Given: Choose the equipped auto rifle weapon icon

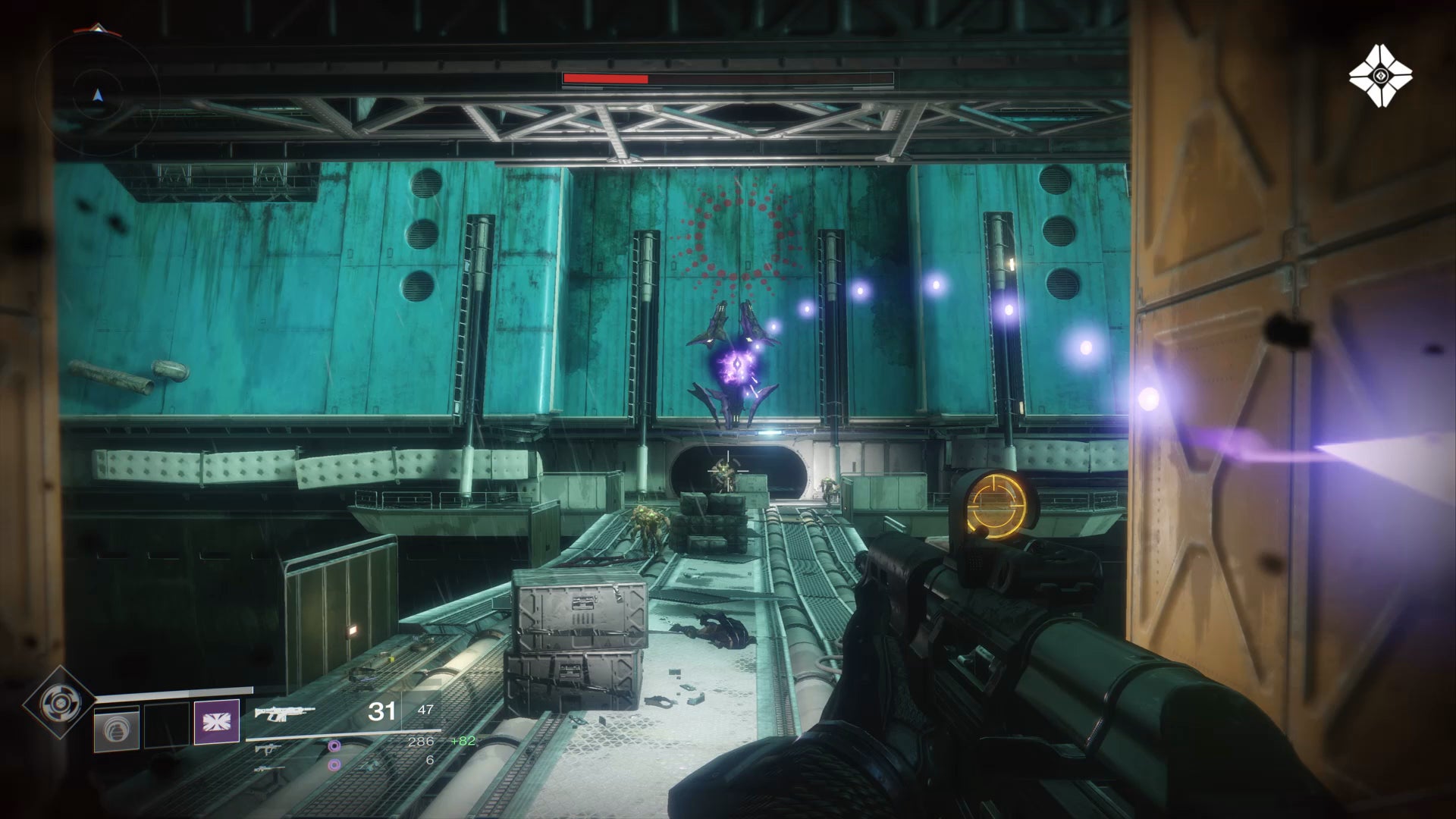Looking at the screenshot, I should coord(284,712).
